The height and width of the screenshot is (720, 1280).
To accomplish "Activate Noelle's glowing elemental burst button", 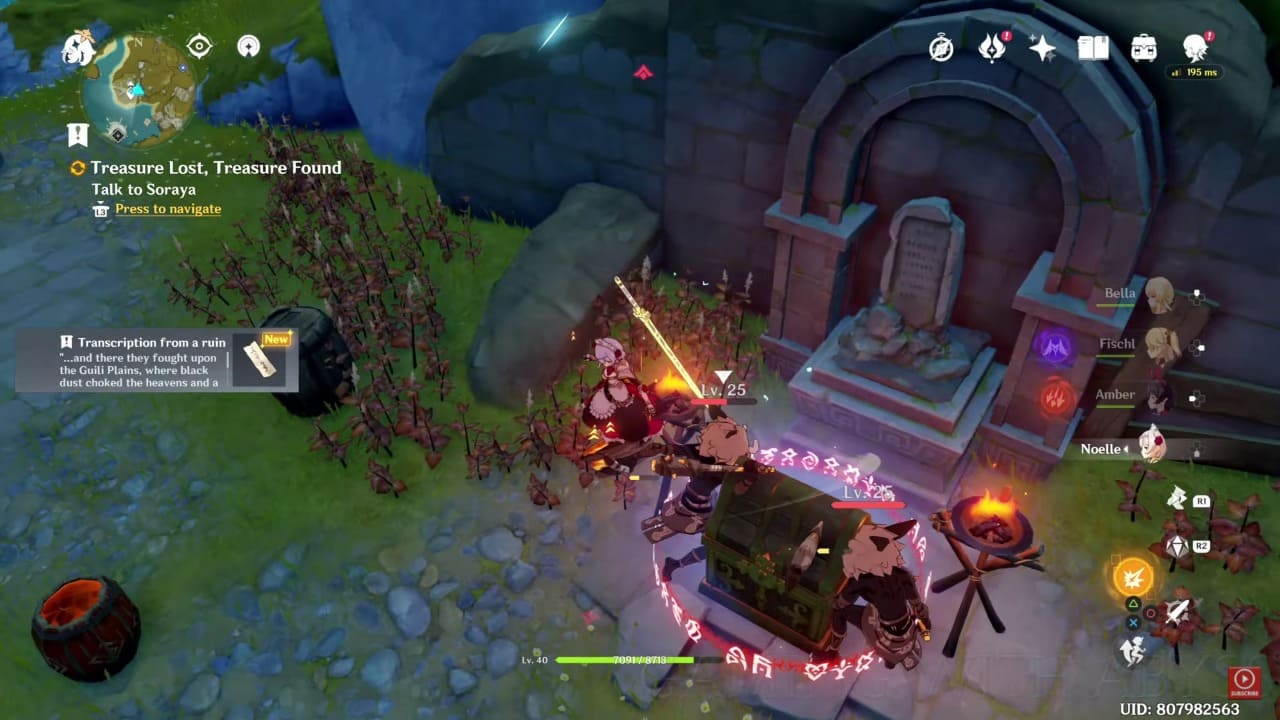I will coord(1134,577).
